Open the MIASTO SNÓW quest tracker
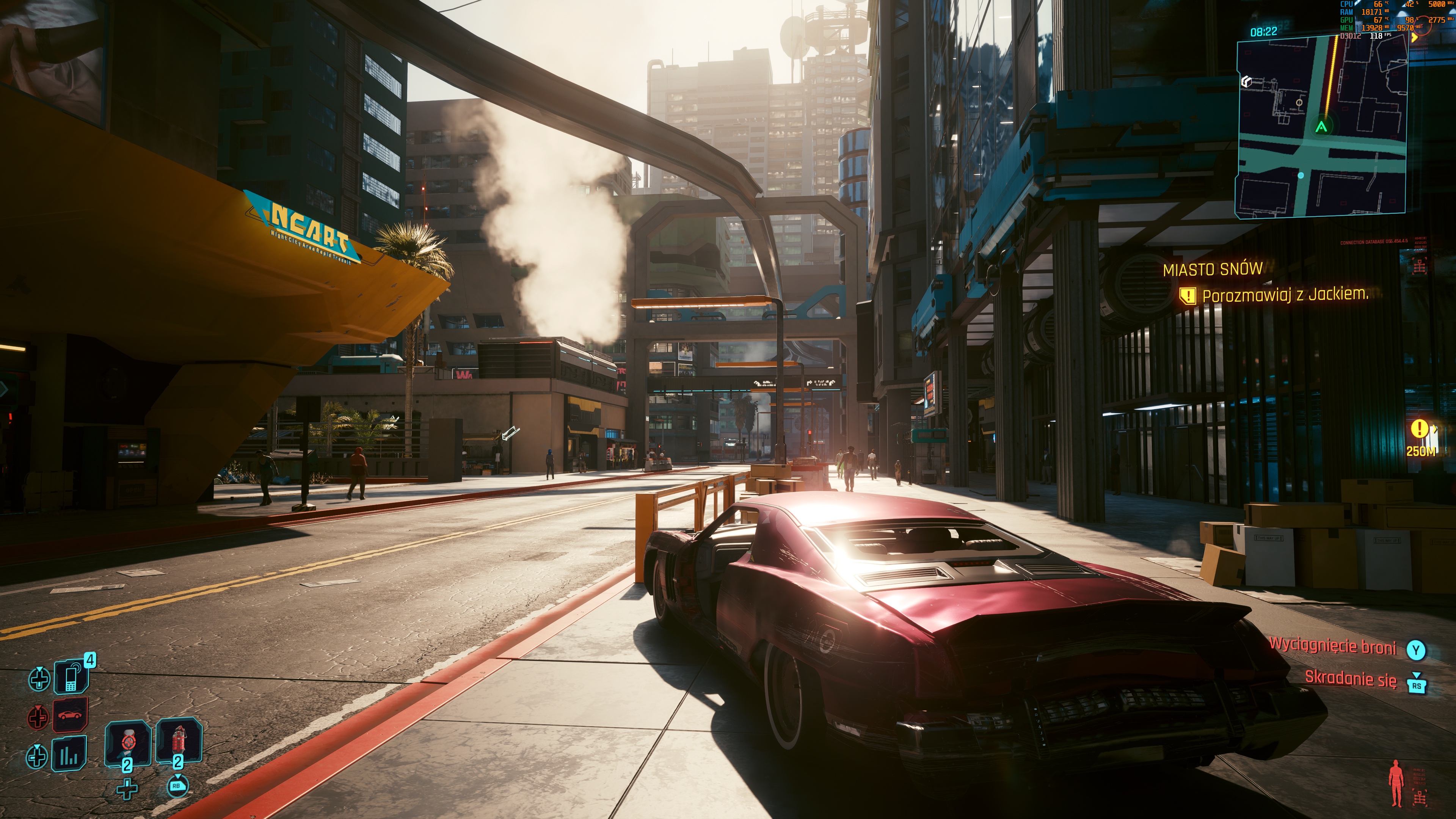The height and width of the screenshot is (819, 1456). coord(1213,269)
